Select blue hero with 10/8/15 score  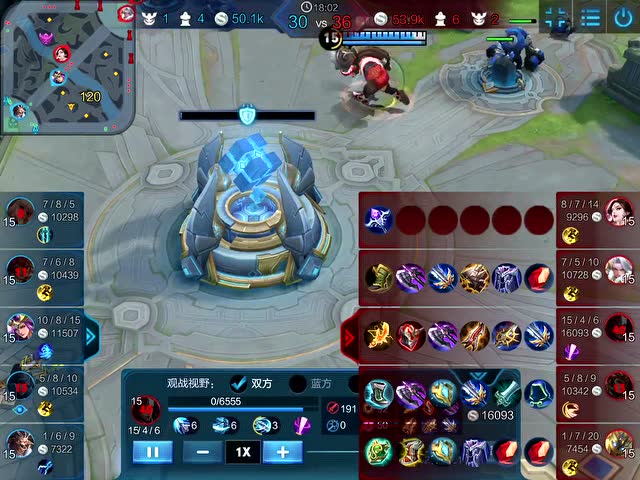click(x=20, y=327)
